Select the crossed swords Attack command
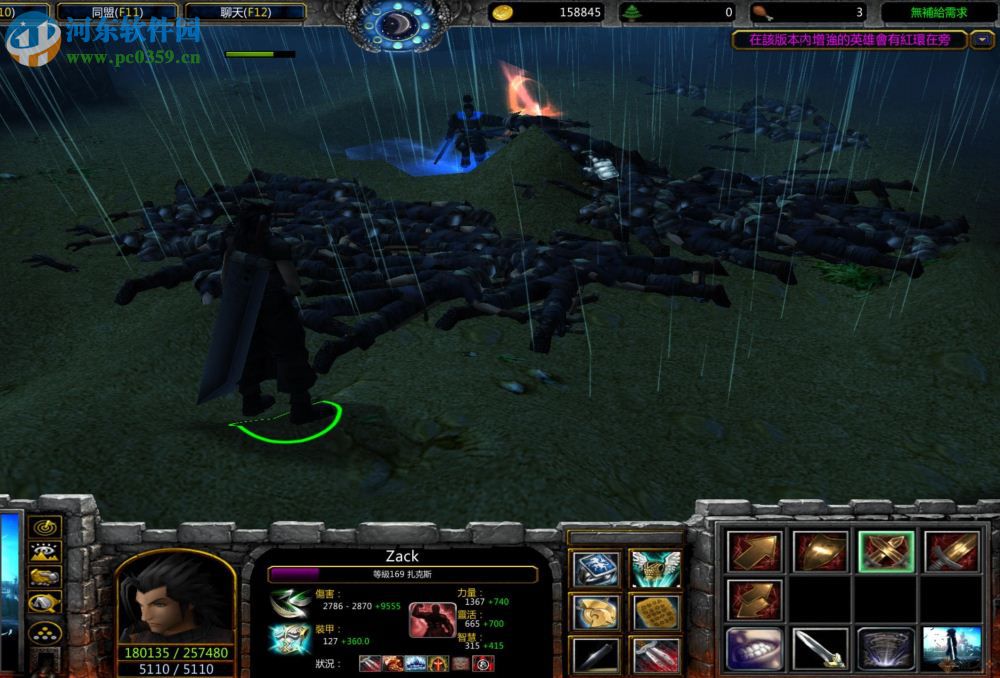Viewport: 1000px width, 678px height. 885,551
